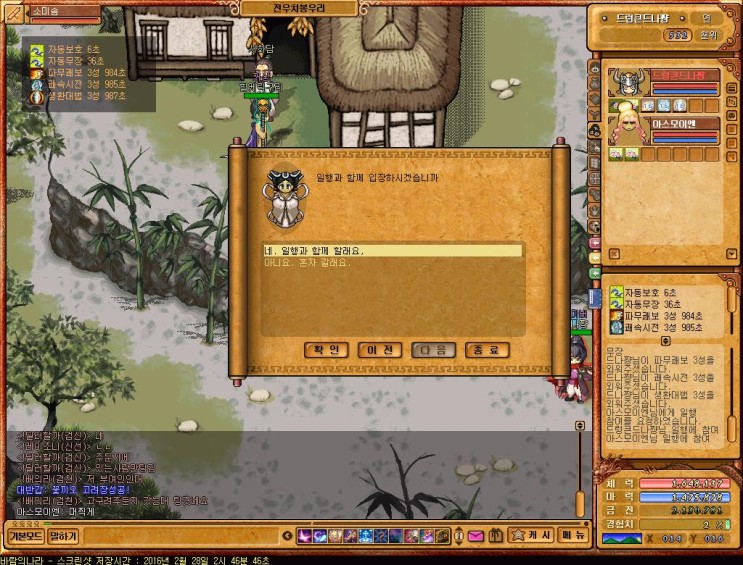
Task: Select the 아스모이엔 party member portrait
Action: point(625,132)
